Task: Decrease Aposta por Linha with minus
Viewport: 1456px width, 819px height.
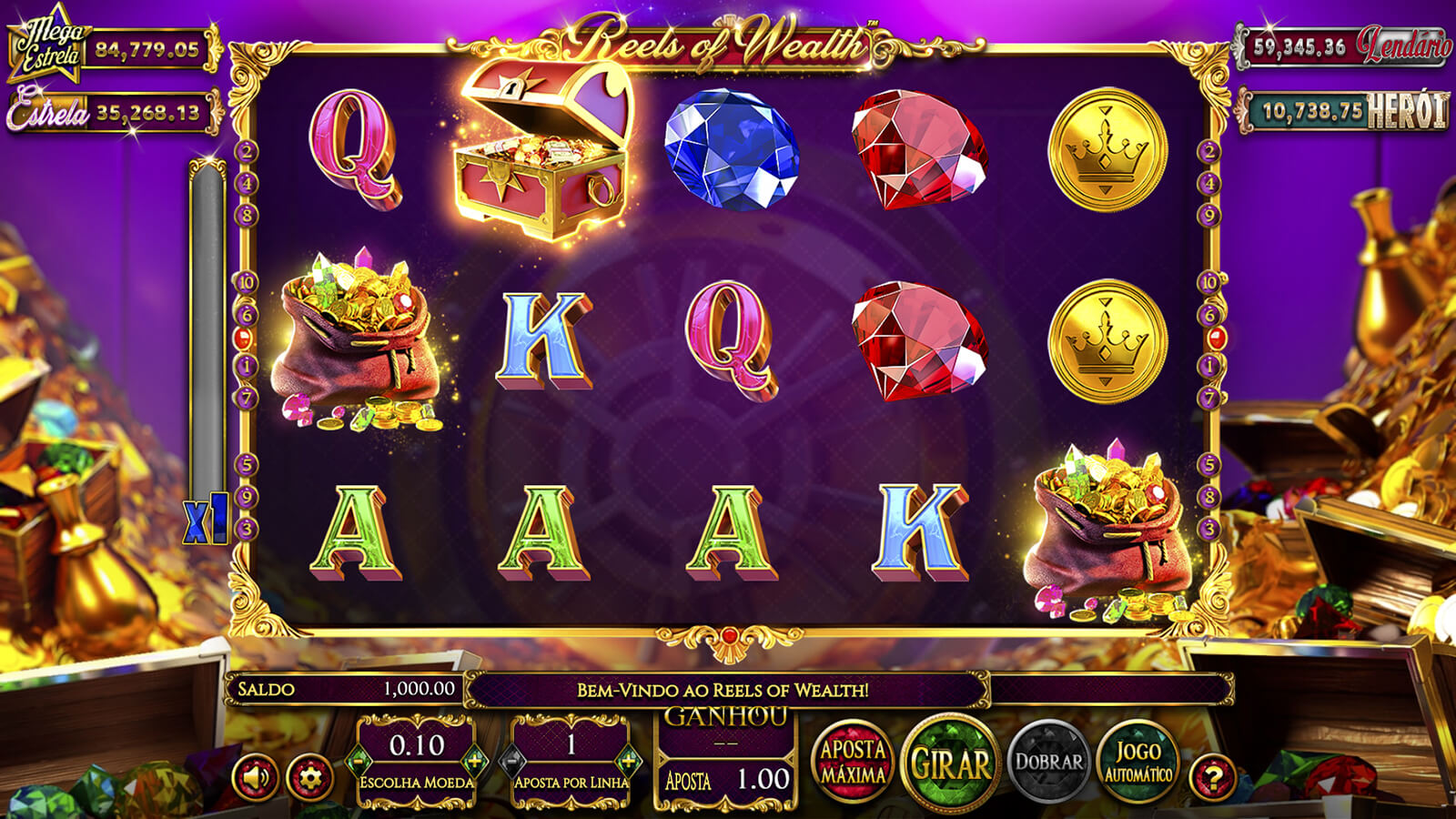Action: [513, 761]
